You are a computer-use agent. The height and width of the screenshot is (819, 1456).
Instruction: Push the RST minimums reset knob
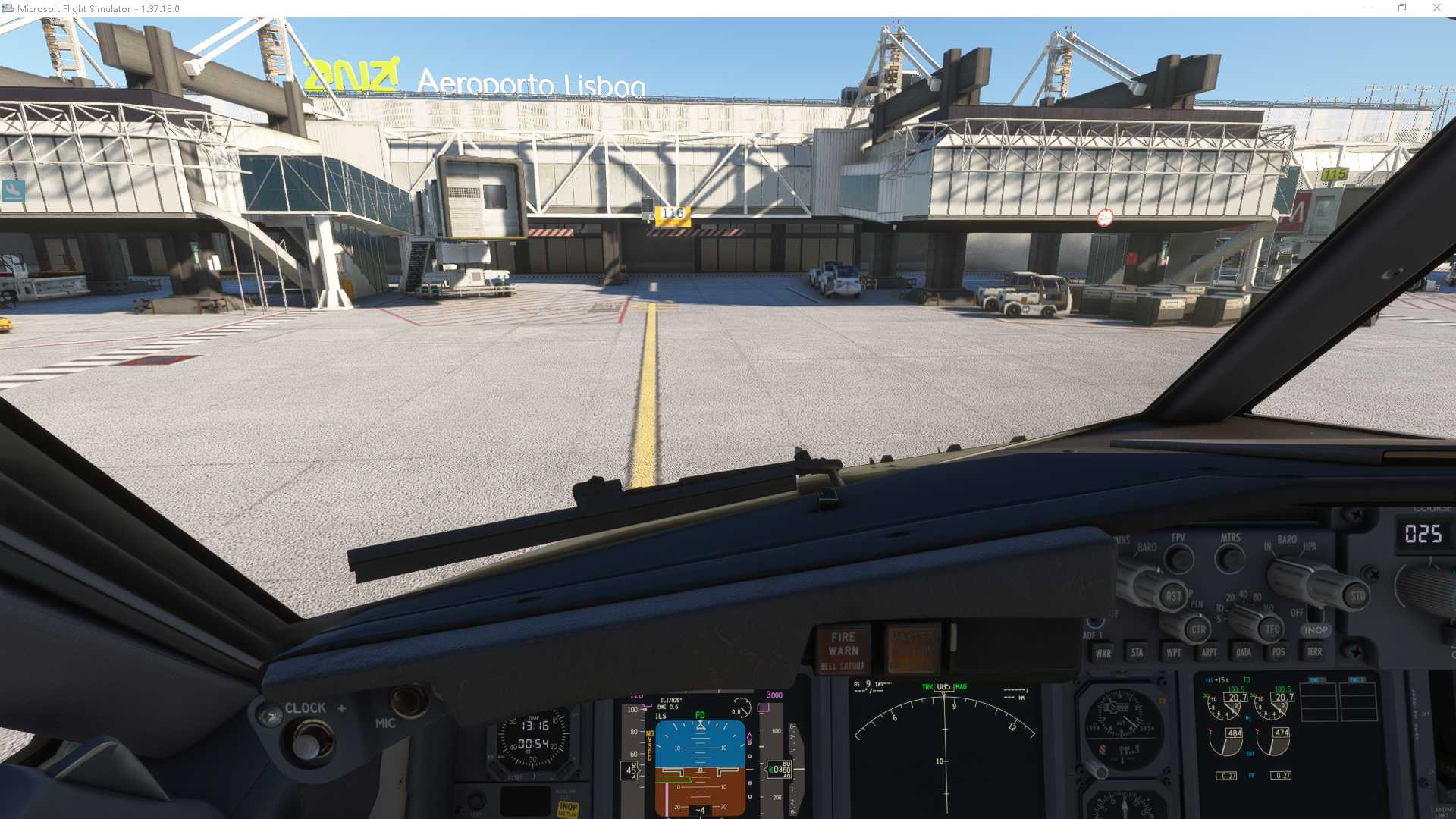coord(1172,596)
